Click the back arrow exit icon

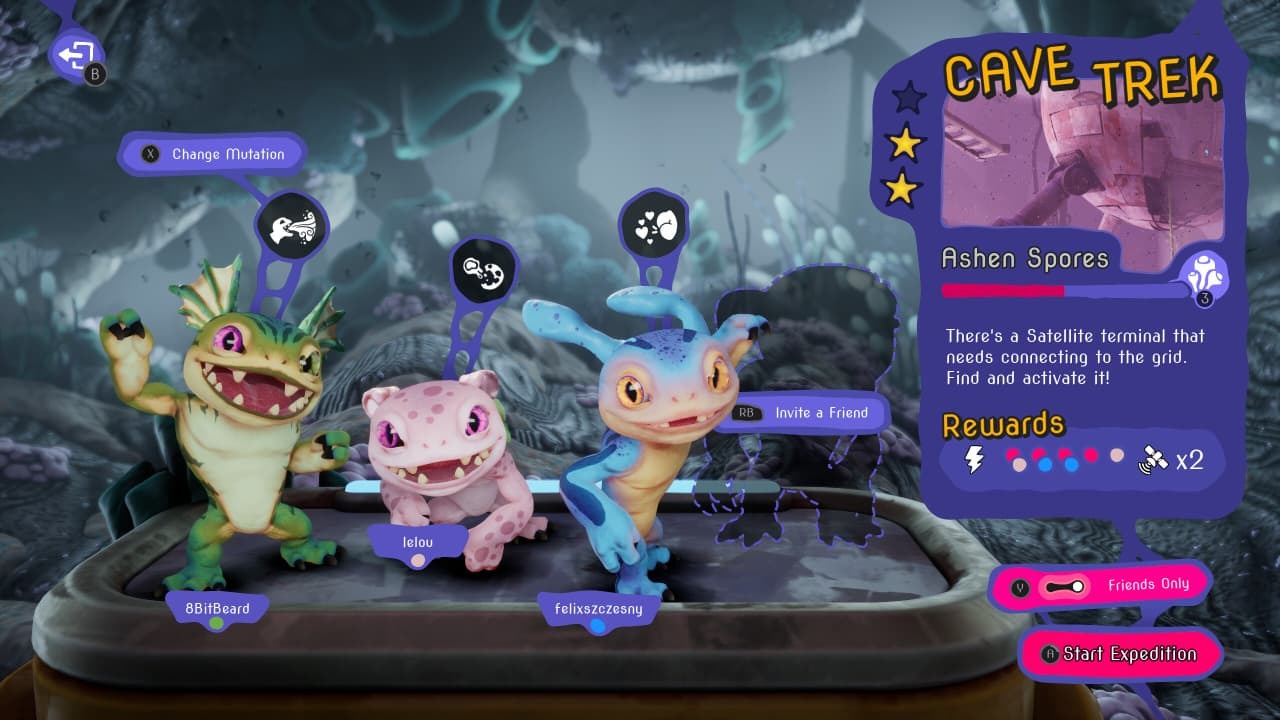[x=76, y=52]
